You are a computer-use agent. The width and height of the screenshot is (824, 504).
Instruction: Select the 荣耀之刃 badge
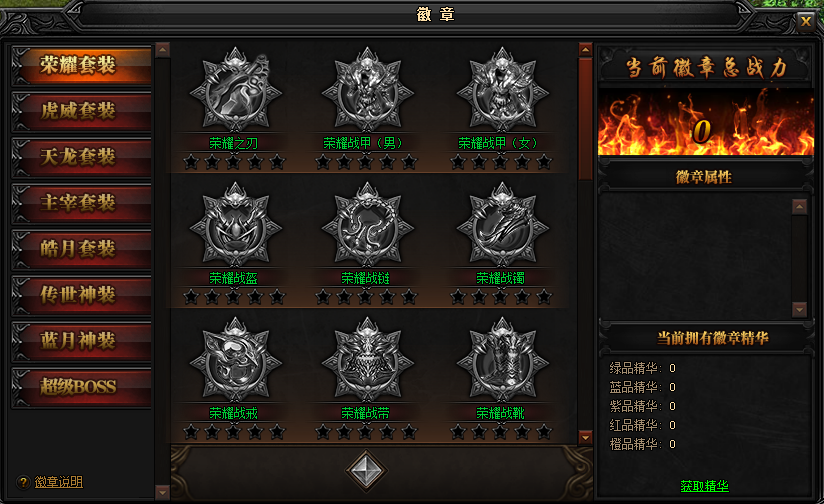point(234,89)
